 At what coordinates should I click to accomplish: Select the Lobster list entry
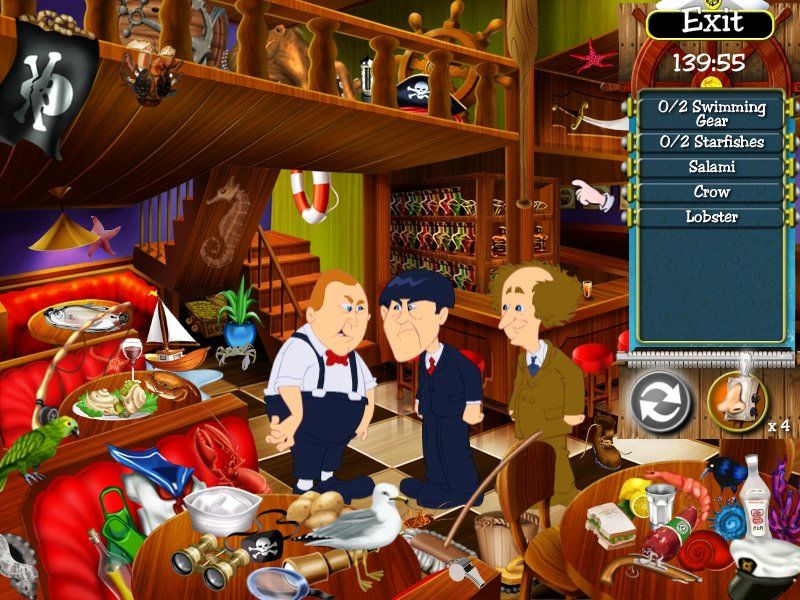(x=711, y=216)
